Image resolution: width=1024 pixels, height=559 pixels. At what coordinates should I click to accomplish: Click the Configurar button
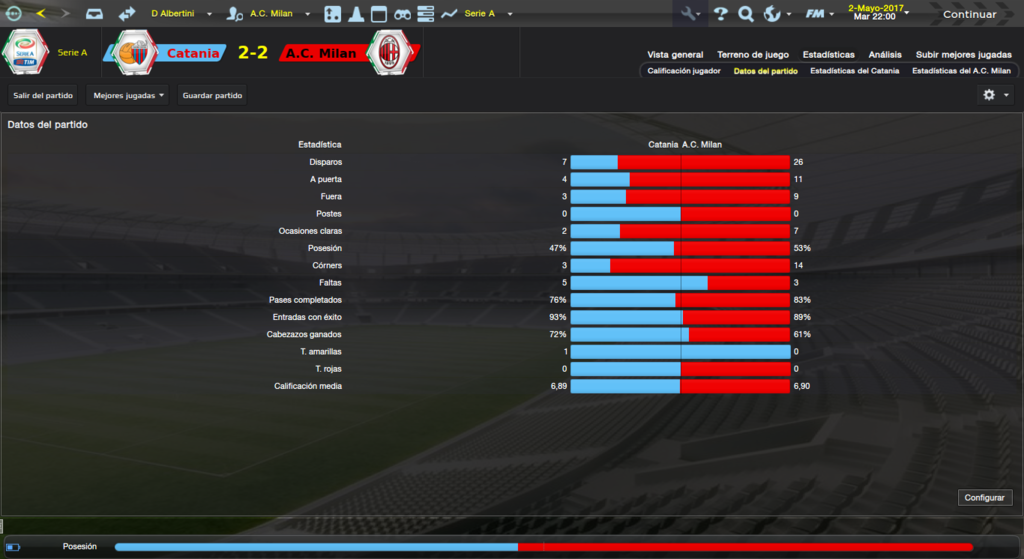click(x=985, y=497)
